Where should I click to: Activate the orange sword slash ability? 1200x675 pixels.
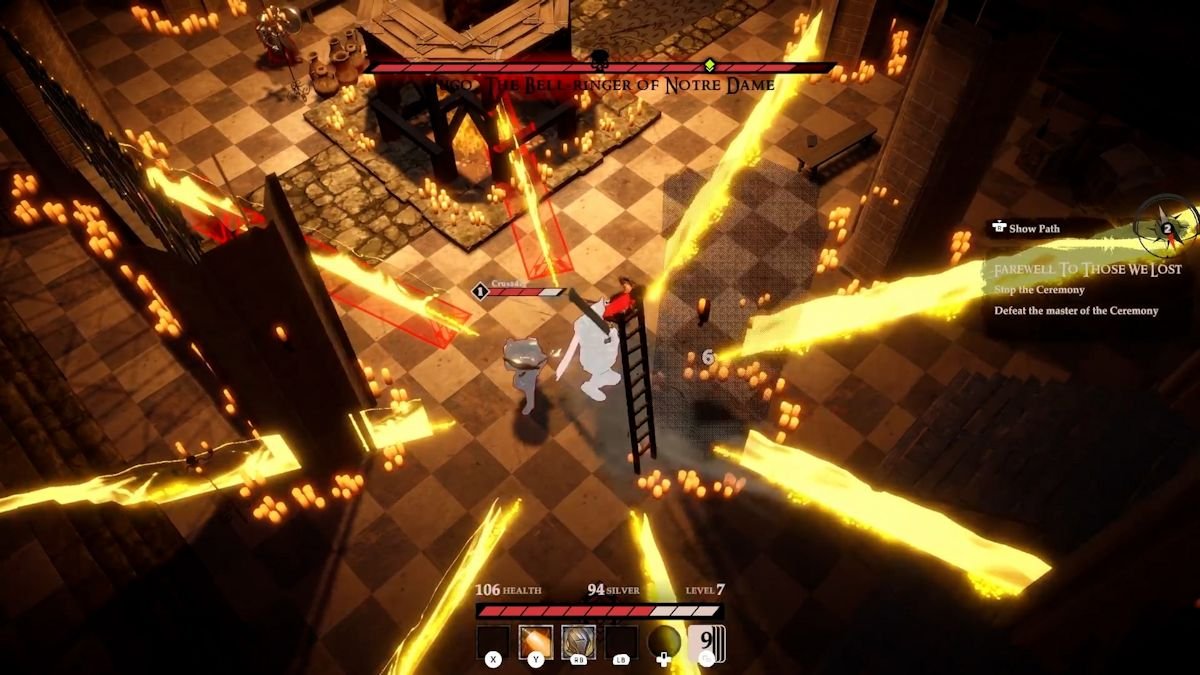click(x=535, y=642)
